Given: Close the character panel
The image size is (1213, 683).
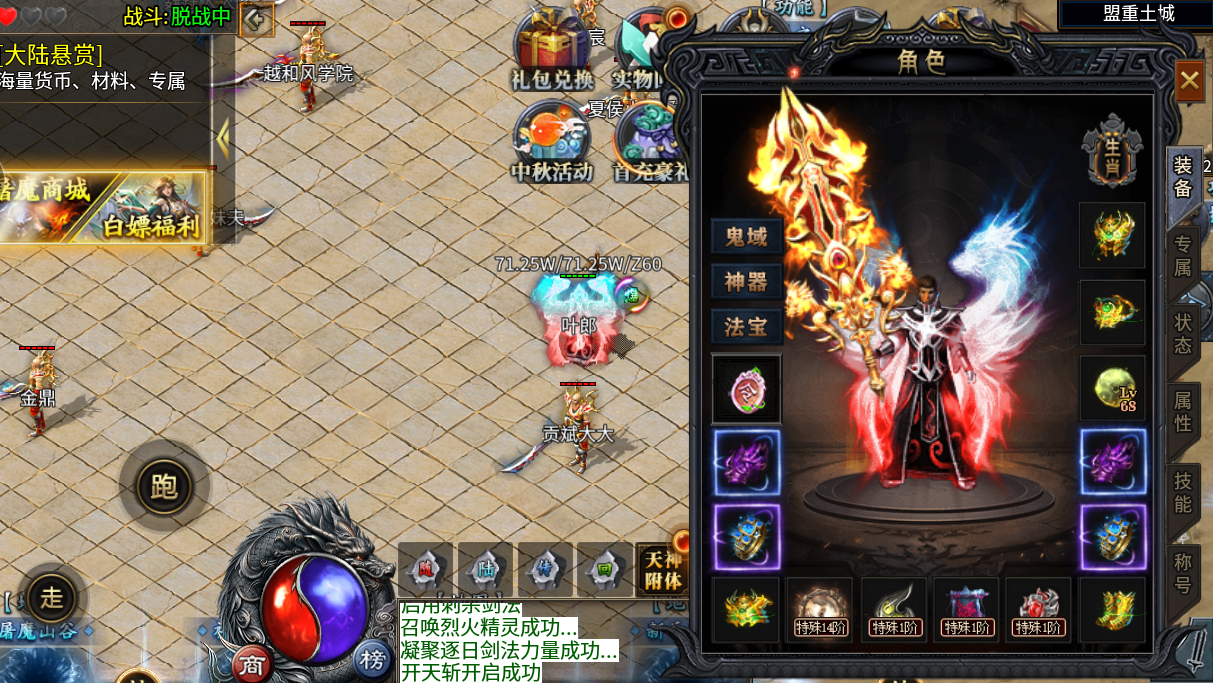Looking at the screenshot, I should click(1189, 81).
